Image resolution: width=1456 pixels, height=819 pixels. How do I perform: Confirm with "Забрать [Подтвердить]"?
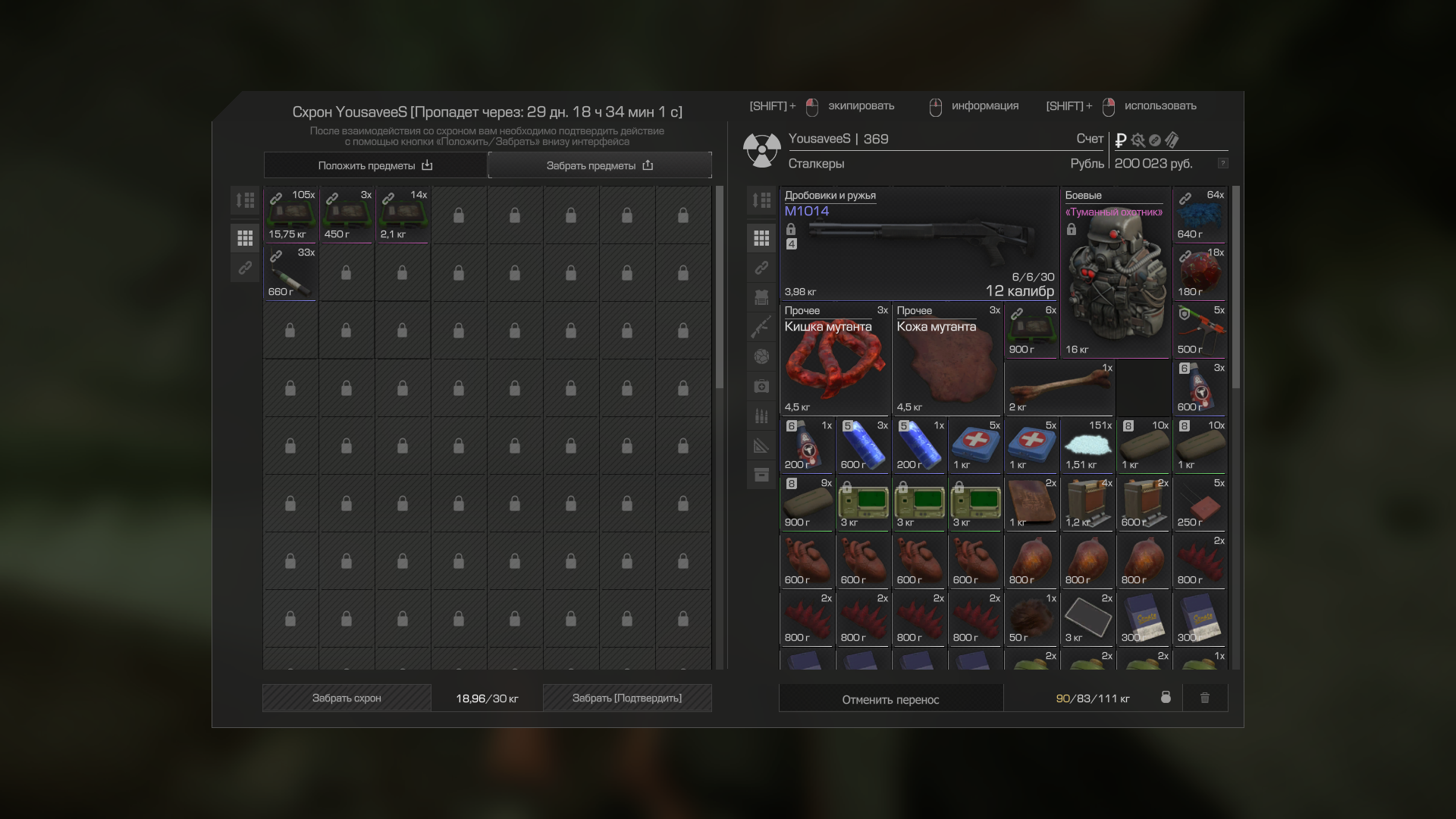(x=626, y=698)
